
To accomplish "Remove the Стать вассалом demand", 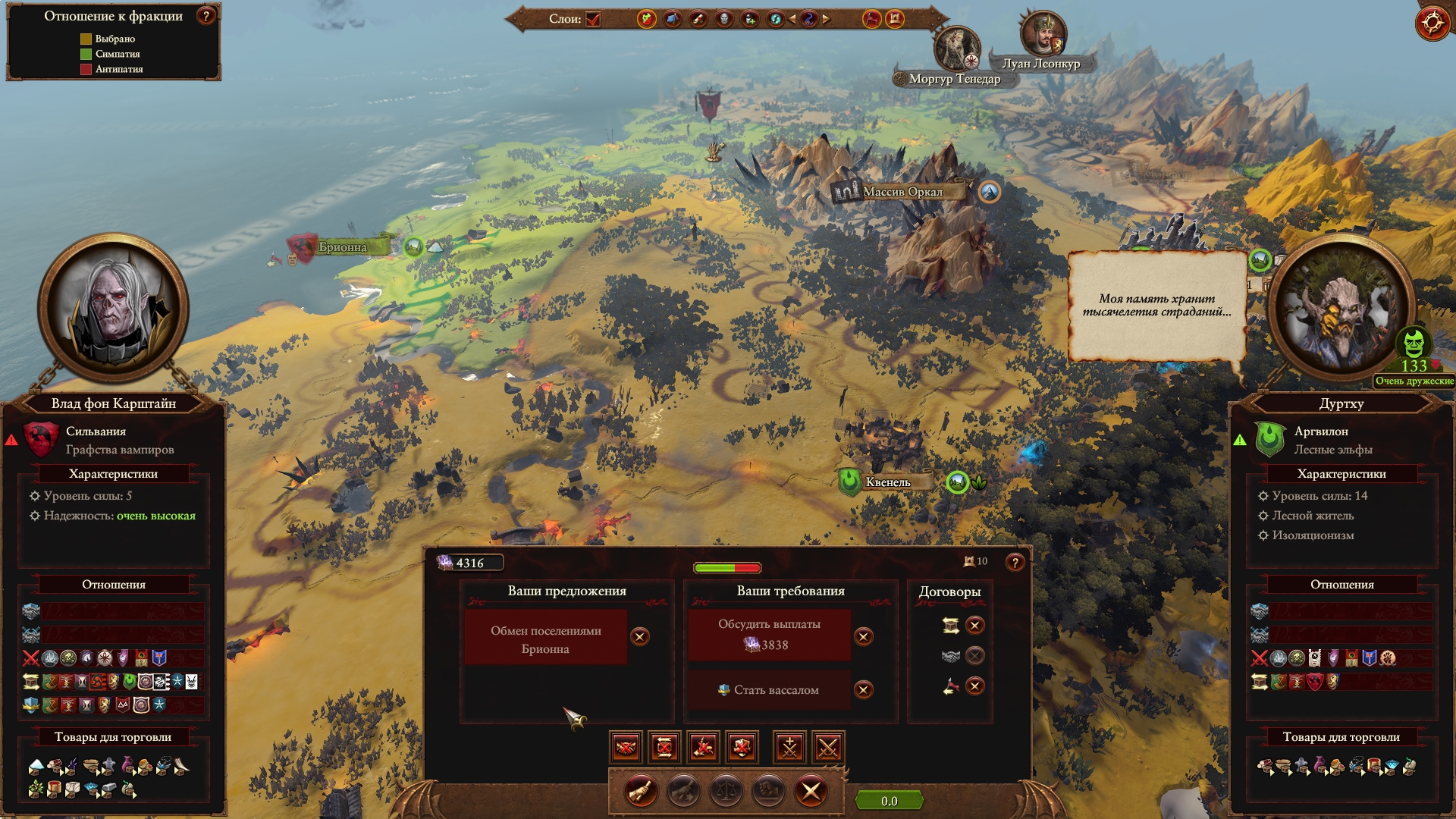I will coord(863,690).
